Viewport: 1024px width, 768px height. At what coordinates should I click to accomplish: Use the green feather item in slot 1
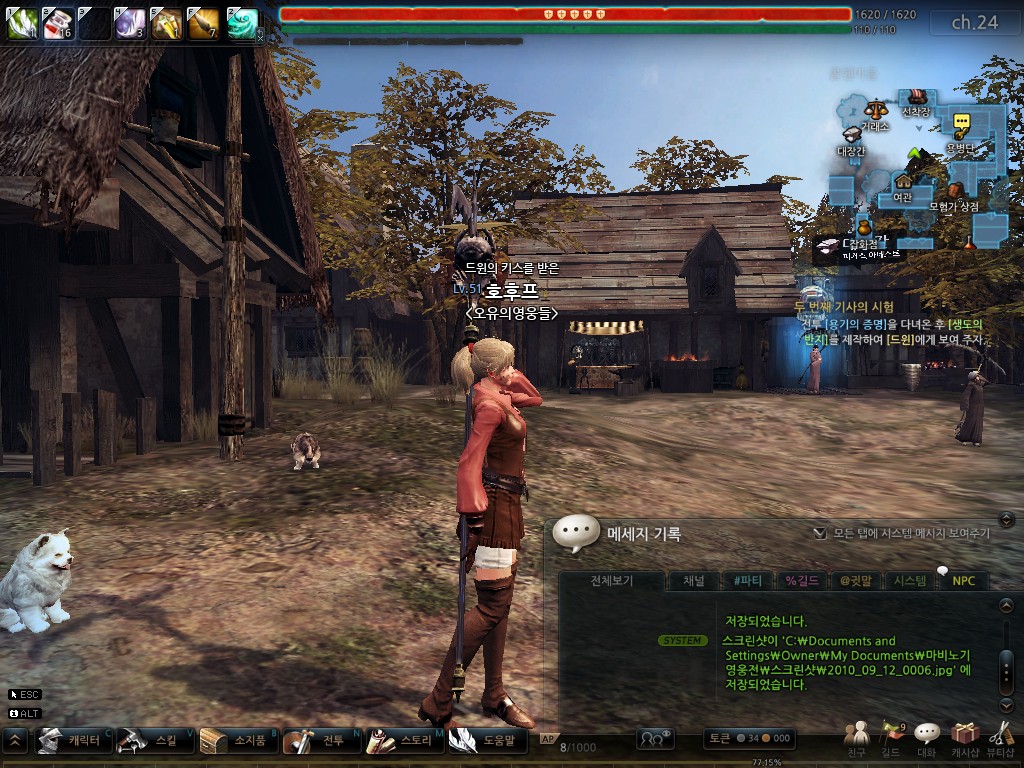pos(22,23)
